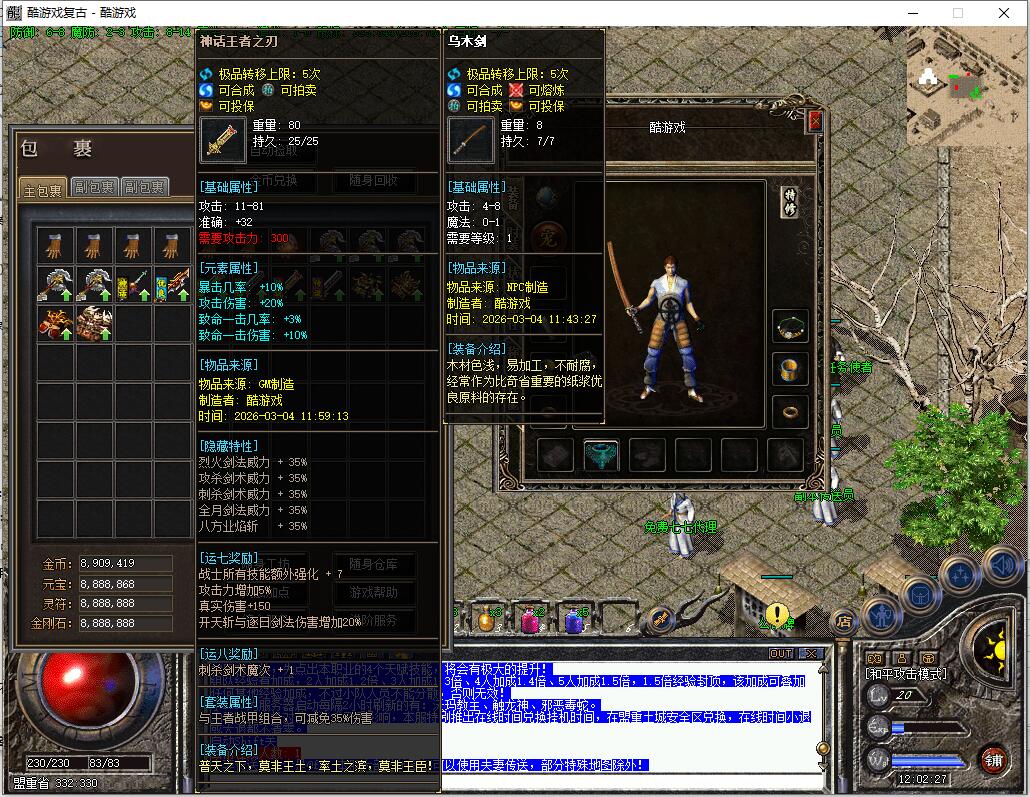This screenshot has width=1030, height=797.
Task: Click the equipped necklace slot
Action: (791, 326)
